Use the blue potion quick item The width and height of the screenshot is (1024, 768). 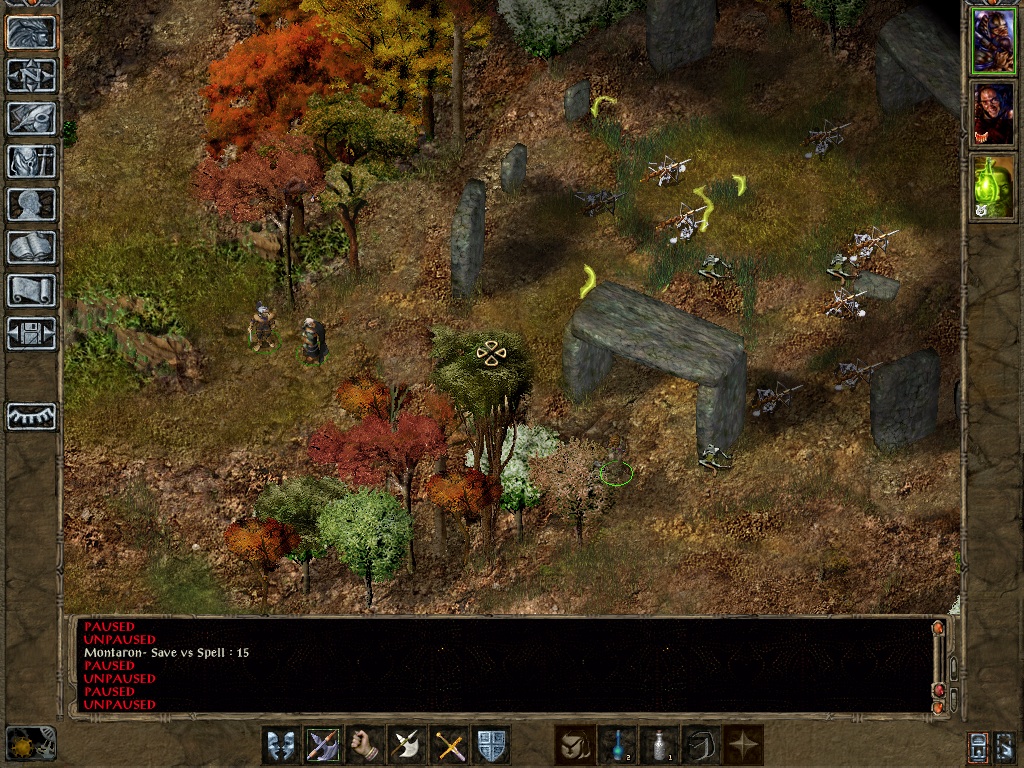(617, 746)
